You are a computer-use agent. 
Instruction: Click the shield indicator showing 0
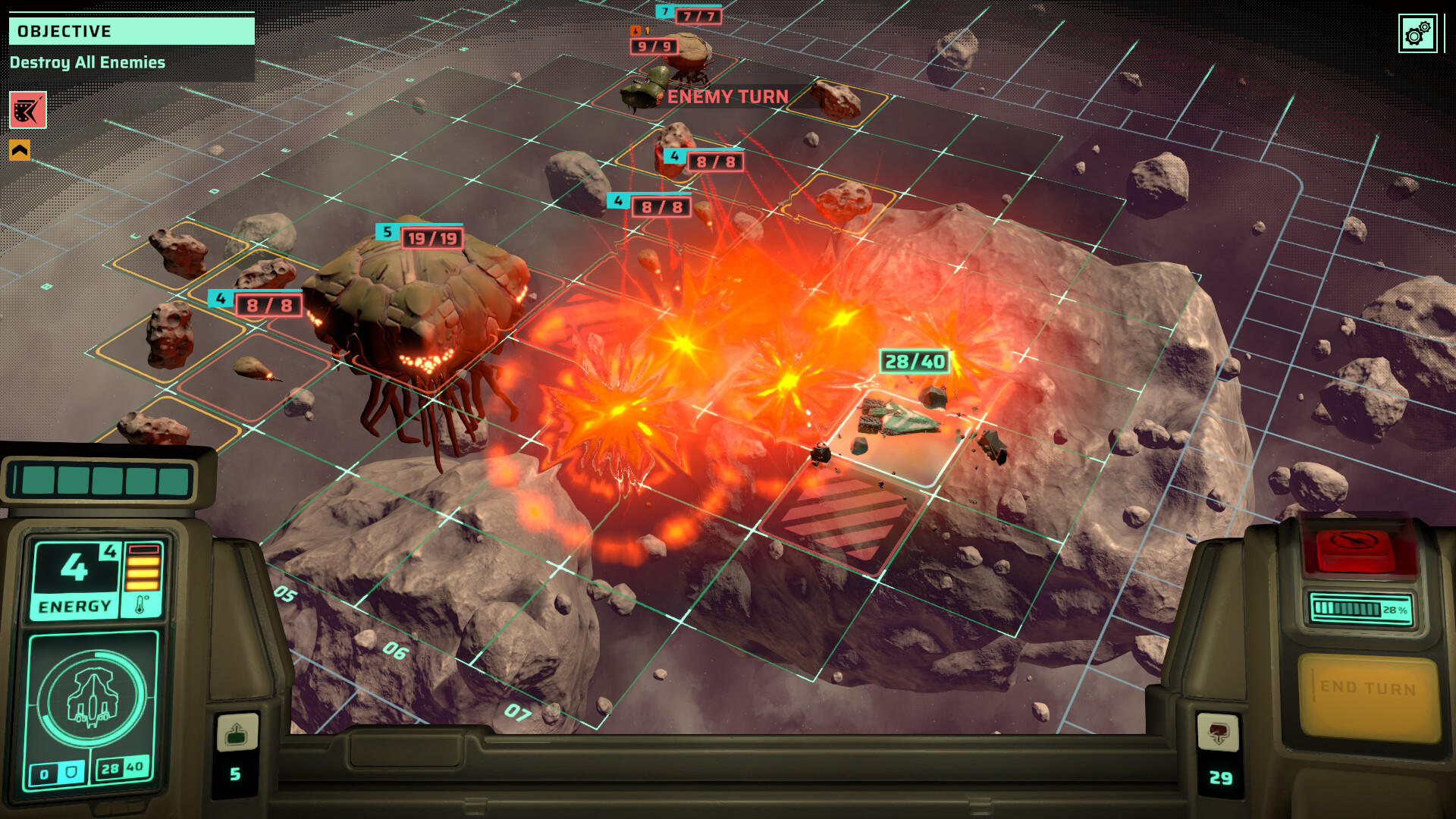pyautogui.click(x=58, y=771)
